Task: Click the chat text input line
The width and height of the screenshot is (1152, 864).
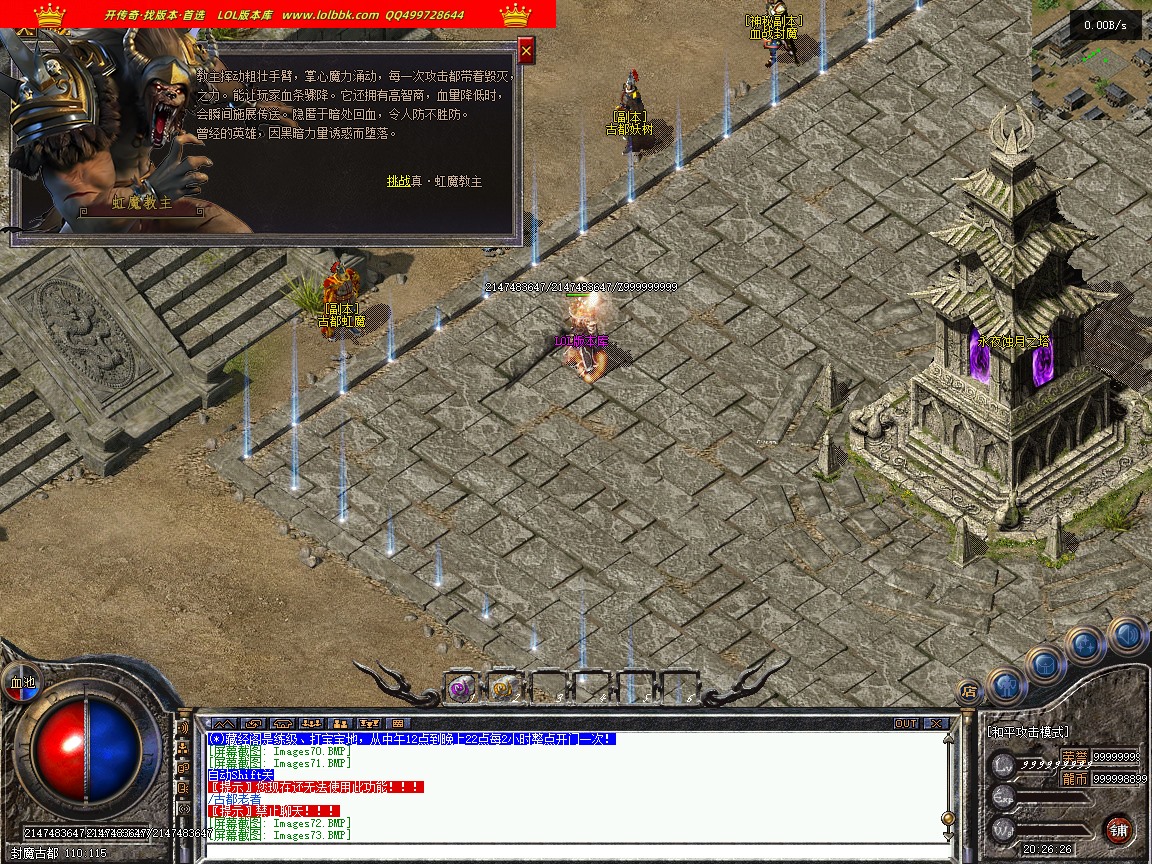Action: (570, 850)
